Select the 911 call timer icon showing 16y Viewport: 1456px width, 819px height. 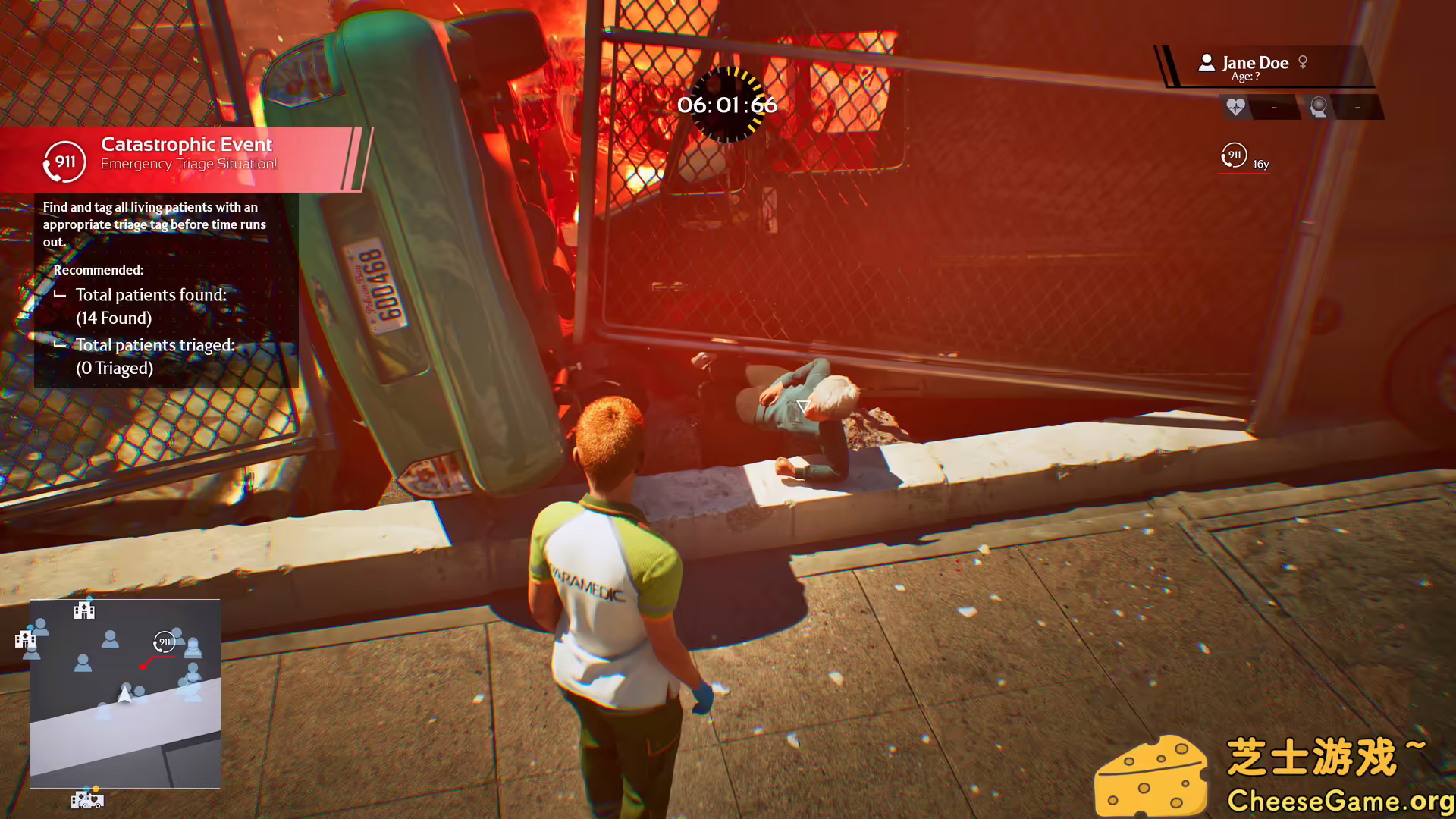point(1233,155)
